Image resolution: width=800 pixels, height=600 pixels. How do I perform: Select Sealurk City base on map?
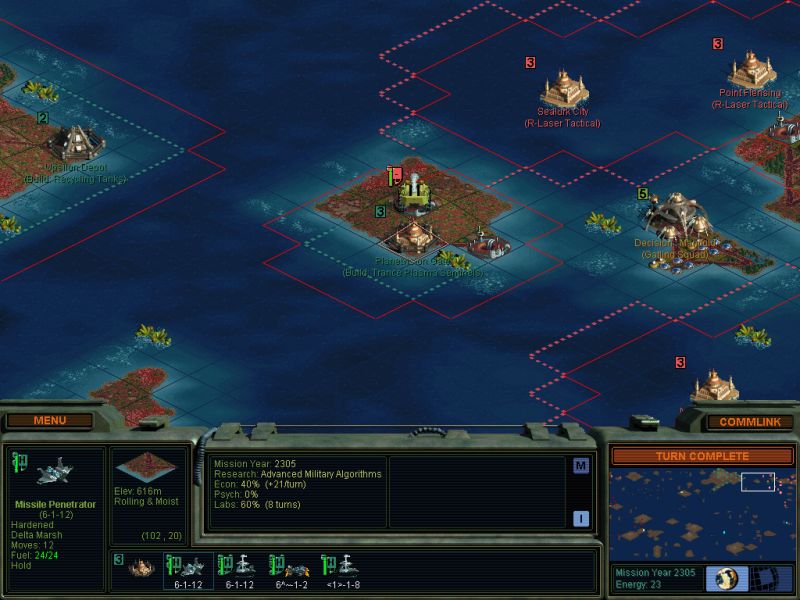(564, 90)
